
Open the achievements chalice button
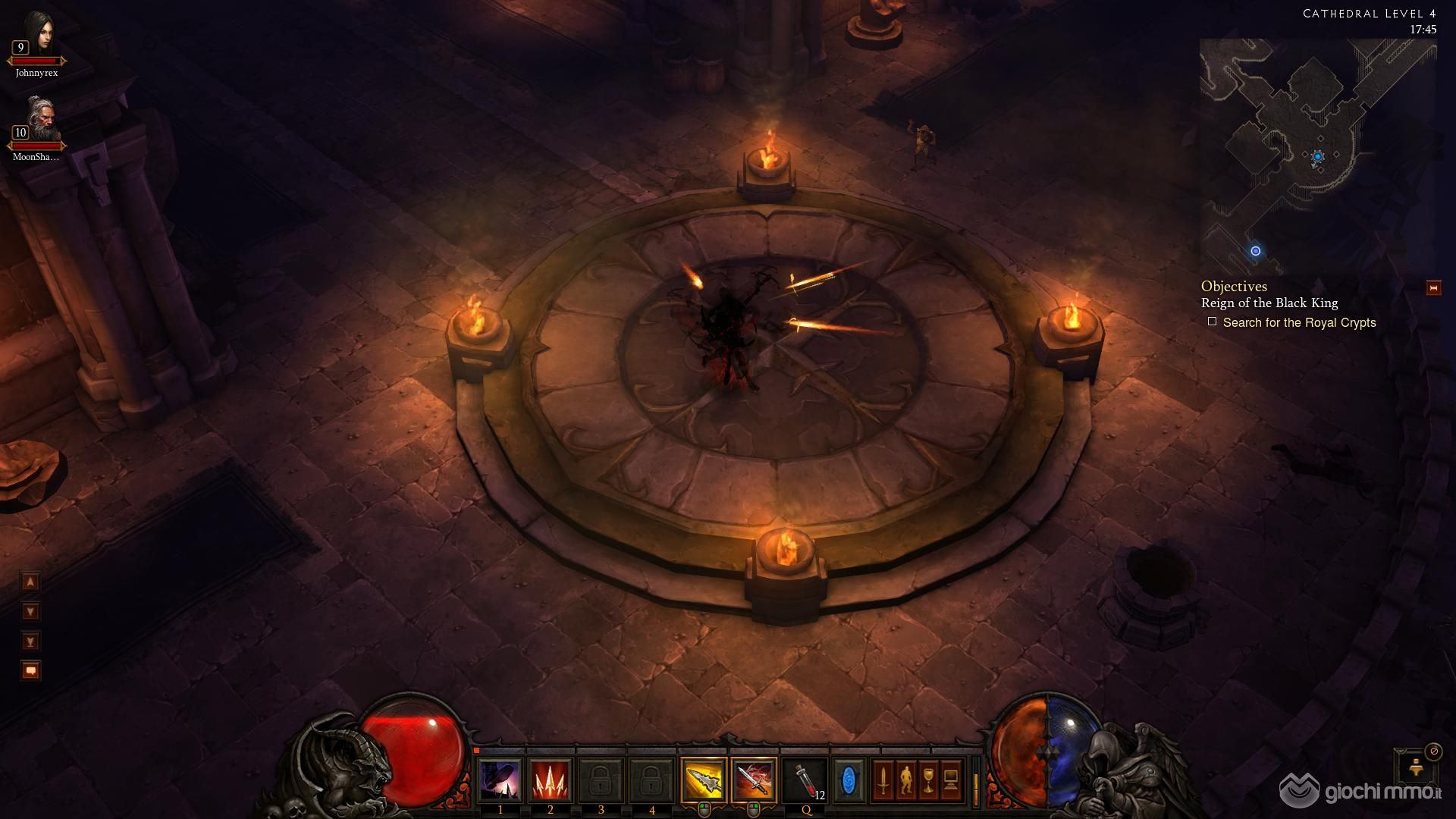pos(928,780)
